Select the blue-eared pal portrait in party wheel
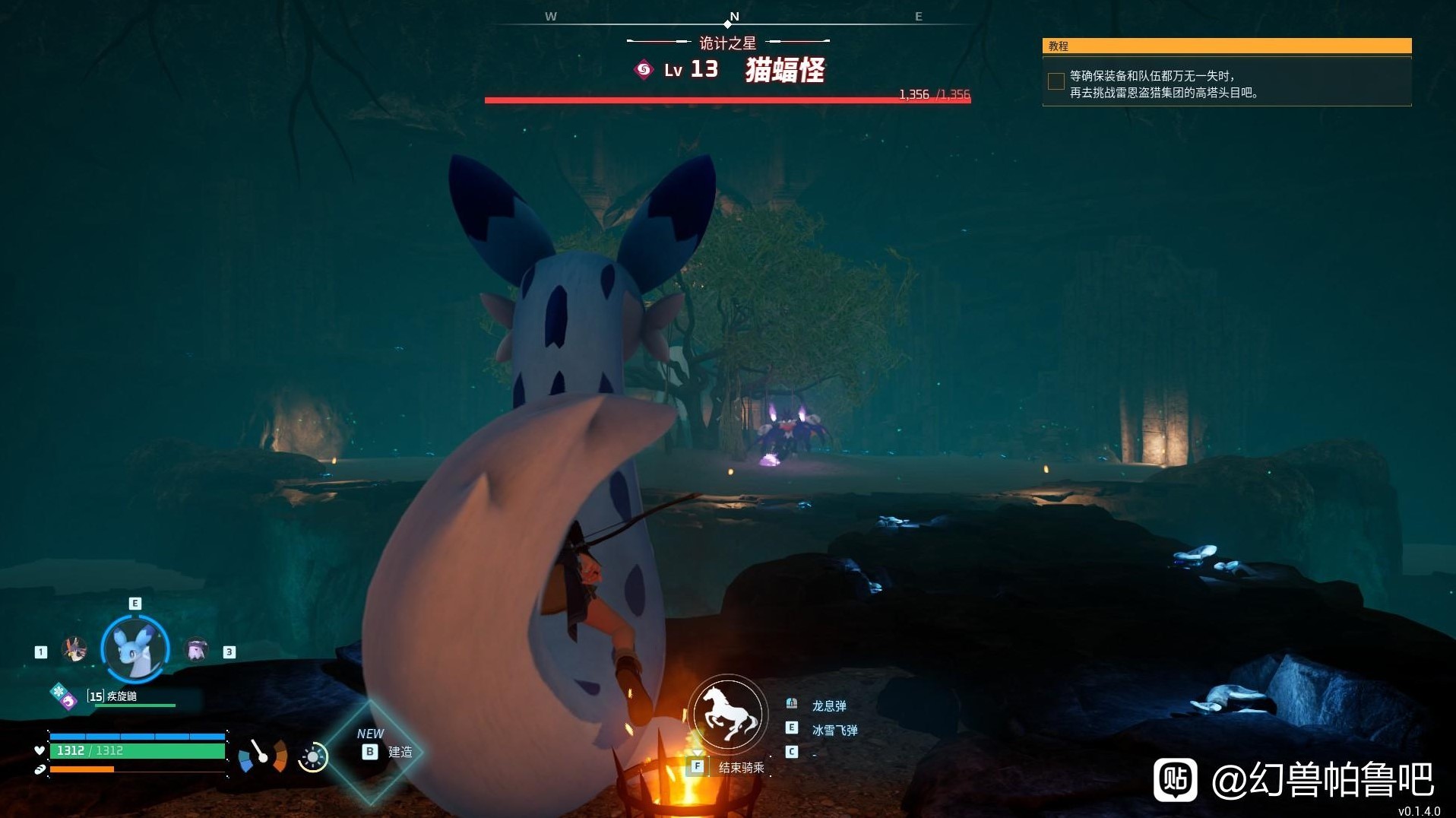This screenshot has width=1456, height=818. point(135,648)
